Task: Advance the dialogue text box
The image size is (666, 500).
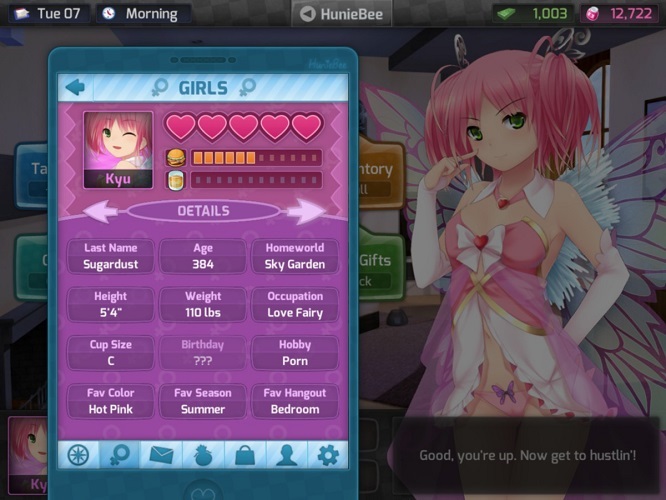Action: (527, 455)
